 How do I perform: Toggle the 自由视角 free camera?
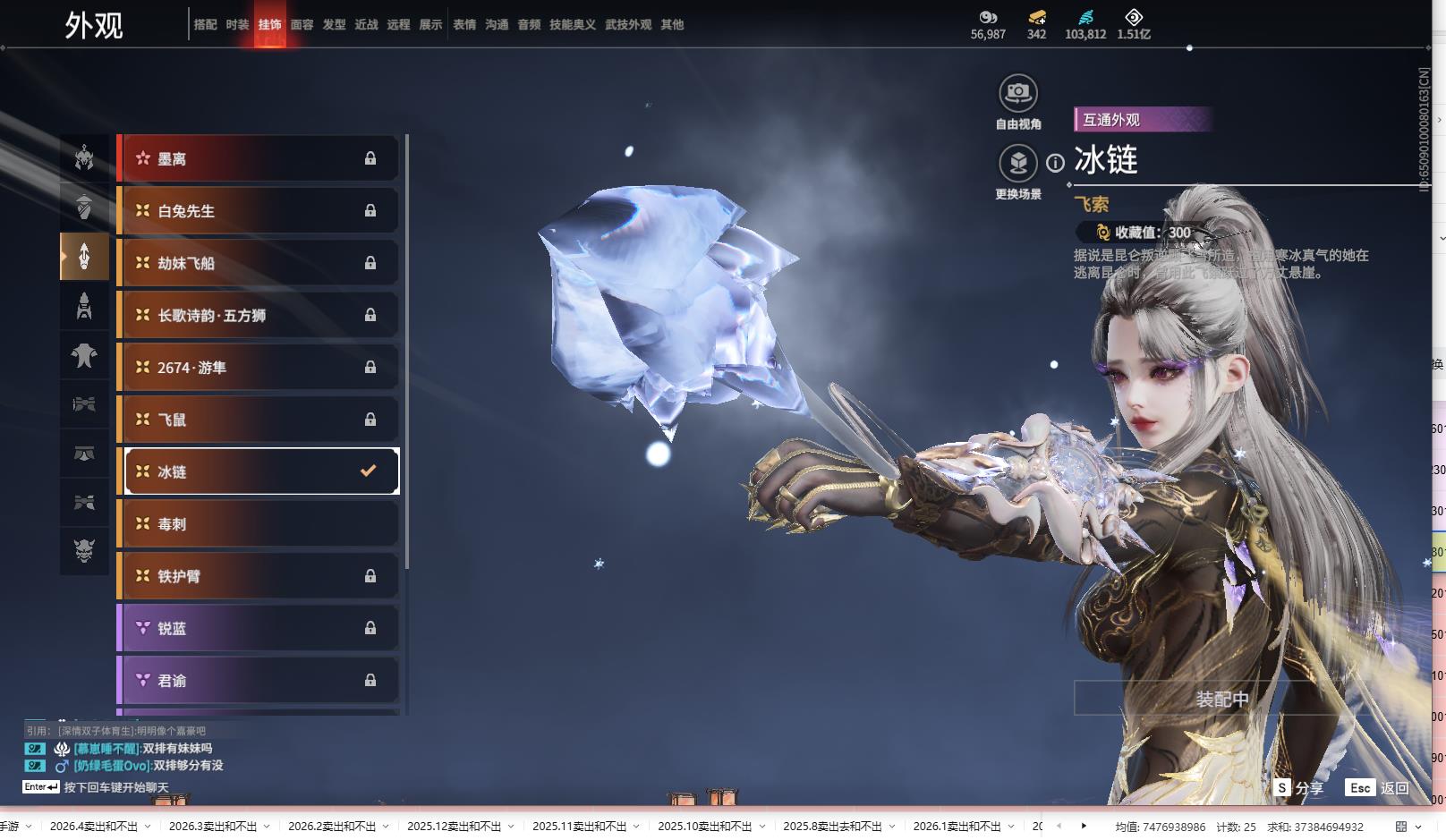[x=1017, y=93]
